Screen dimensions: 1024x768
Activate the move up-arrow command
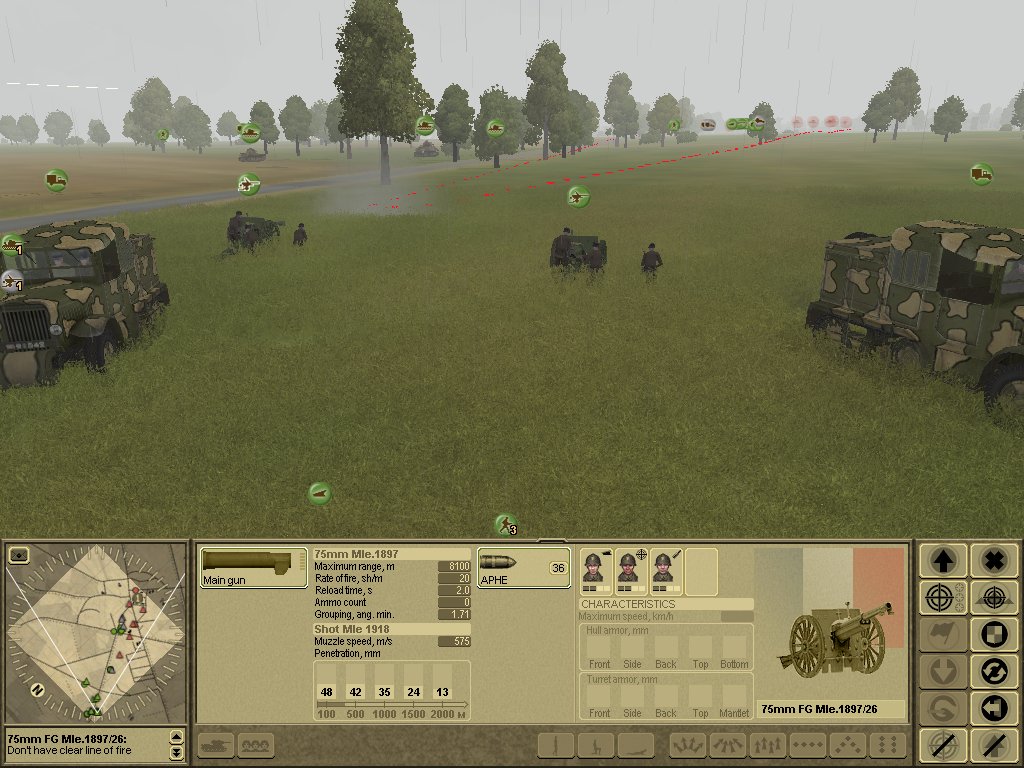coord(942,561)
